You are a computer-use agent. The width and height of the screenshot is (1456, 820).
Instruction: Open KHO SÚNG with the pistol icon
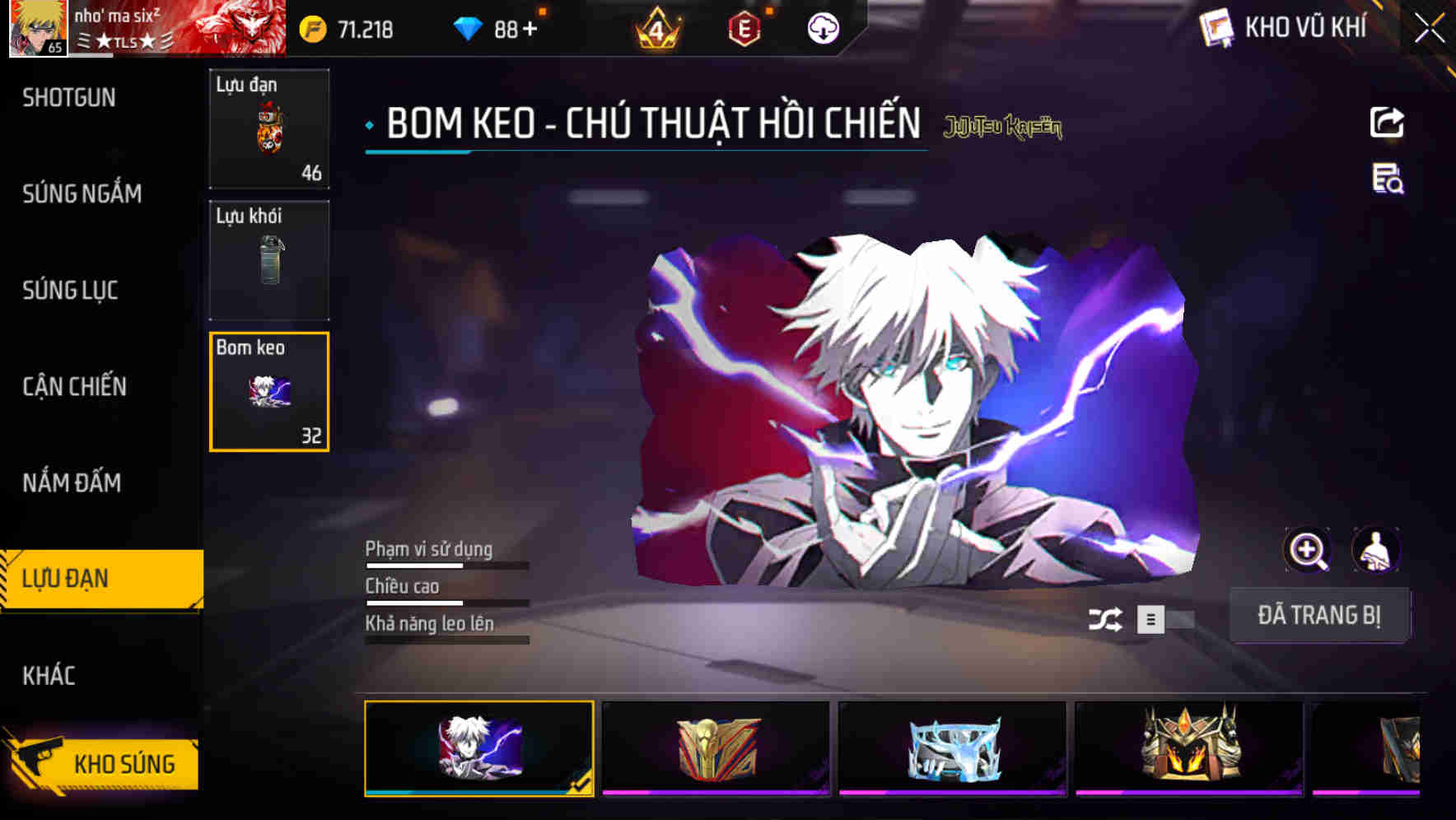point(99,762)
